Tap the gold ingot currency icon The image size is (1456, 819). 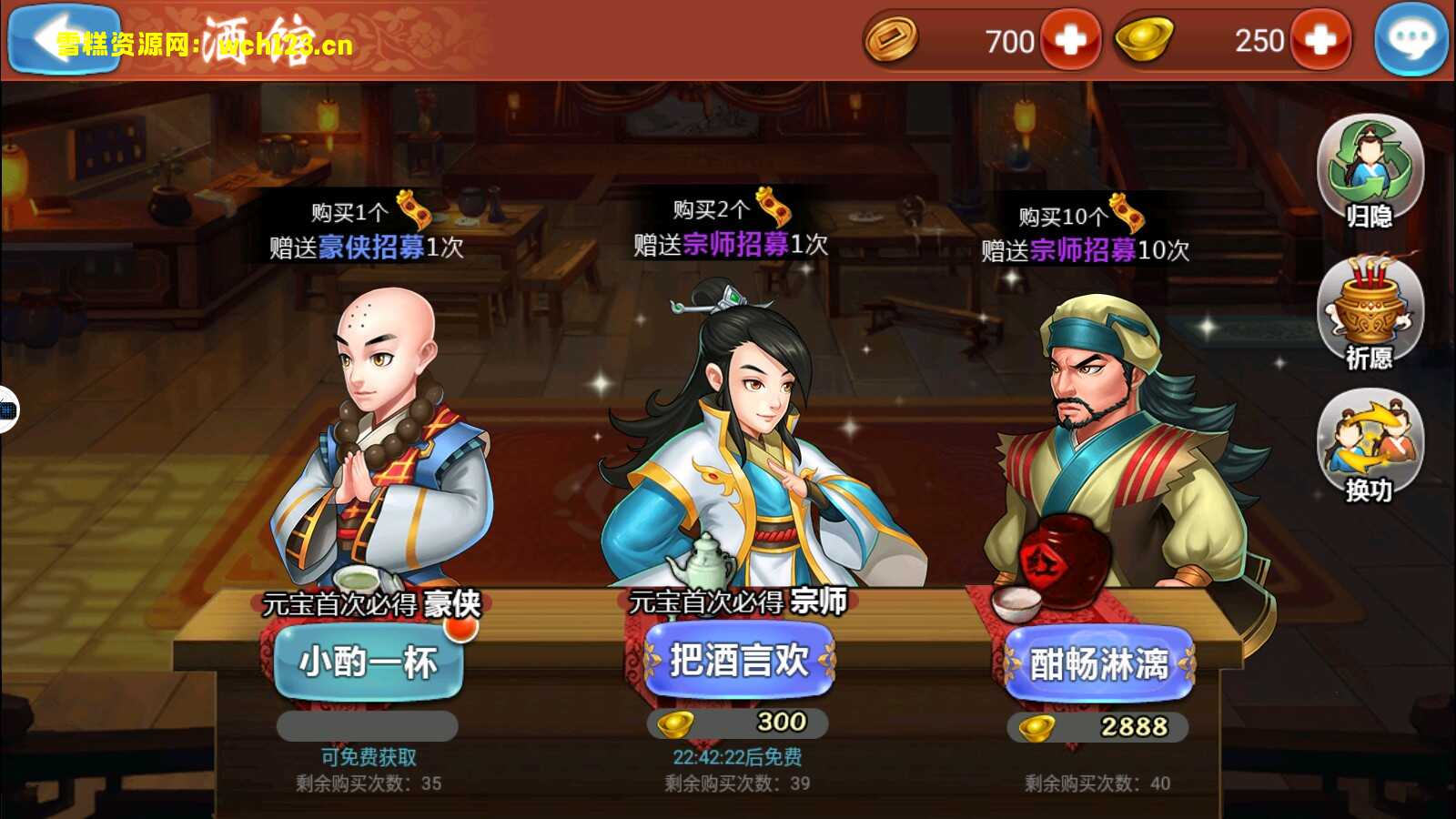click(1143, 40)
